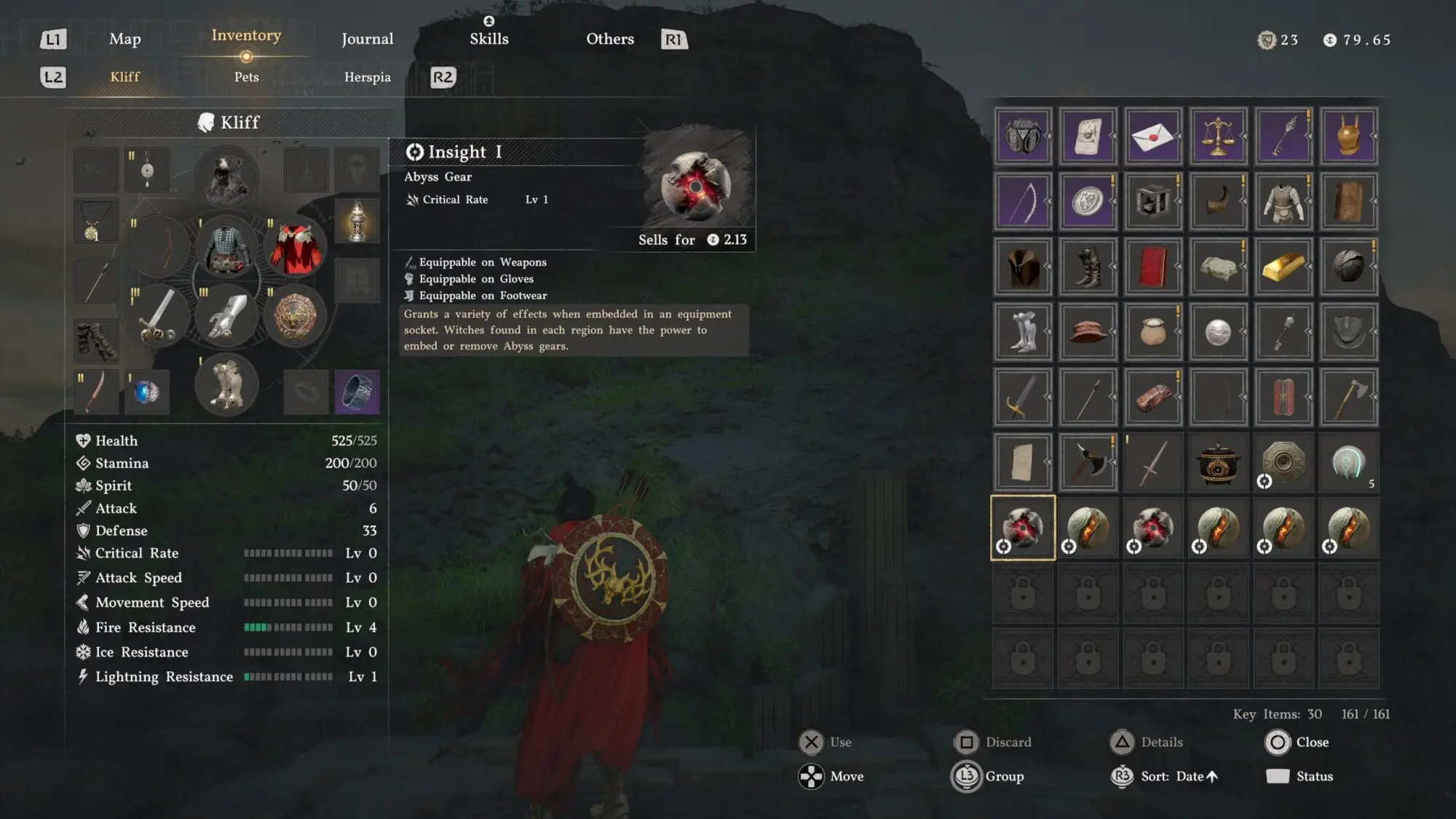Select the white envelope letter item
Screen dimensions: 1456x819
pos(1152,136)
